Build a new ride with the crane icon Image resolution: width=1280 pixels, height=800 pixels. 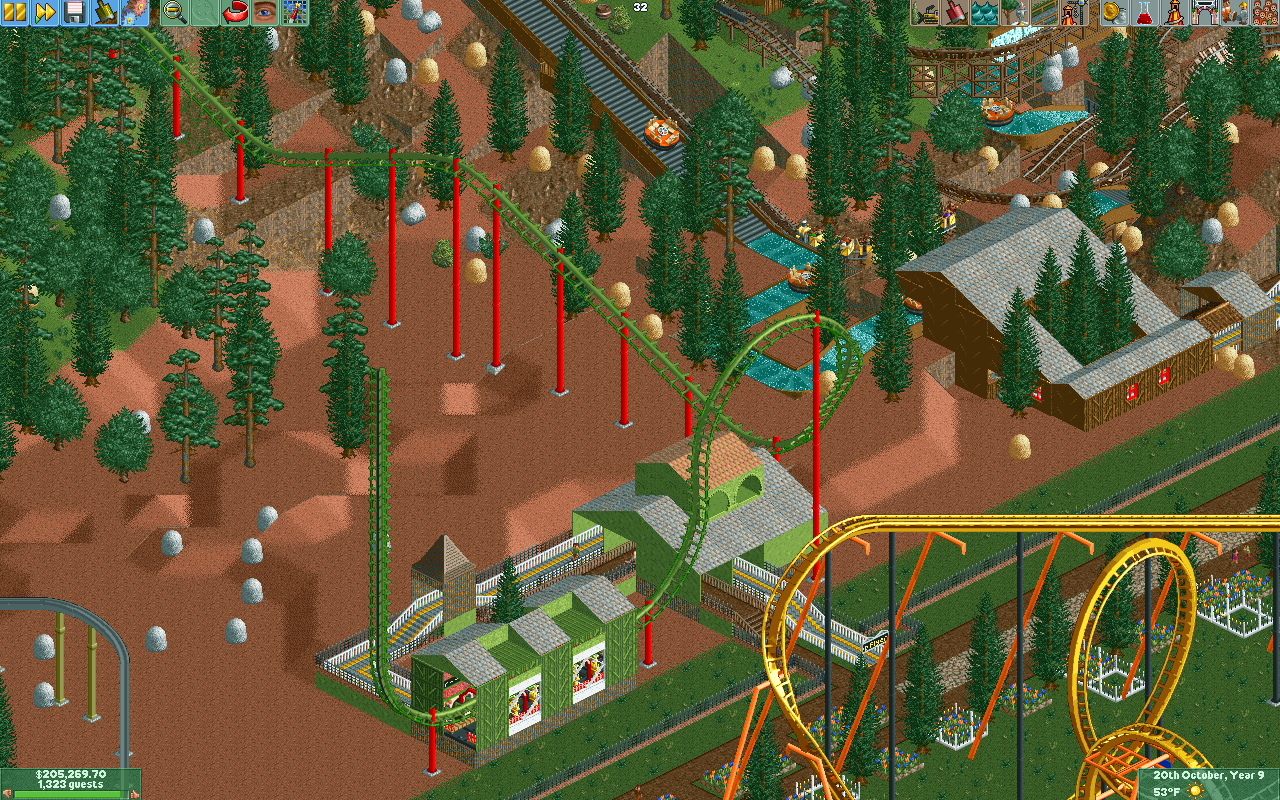pyautogui.click(x=1075, y=13)
